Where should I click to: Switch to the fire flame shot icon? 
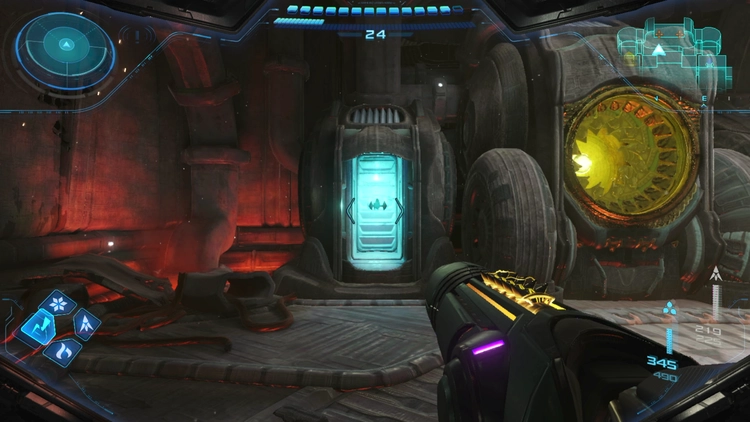pos(61,349)
